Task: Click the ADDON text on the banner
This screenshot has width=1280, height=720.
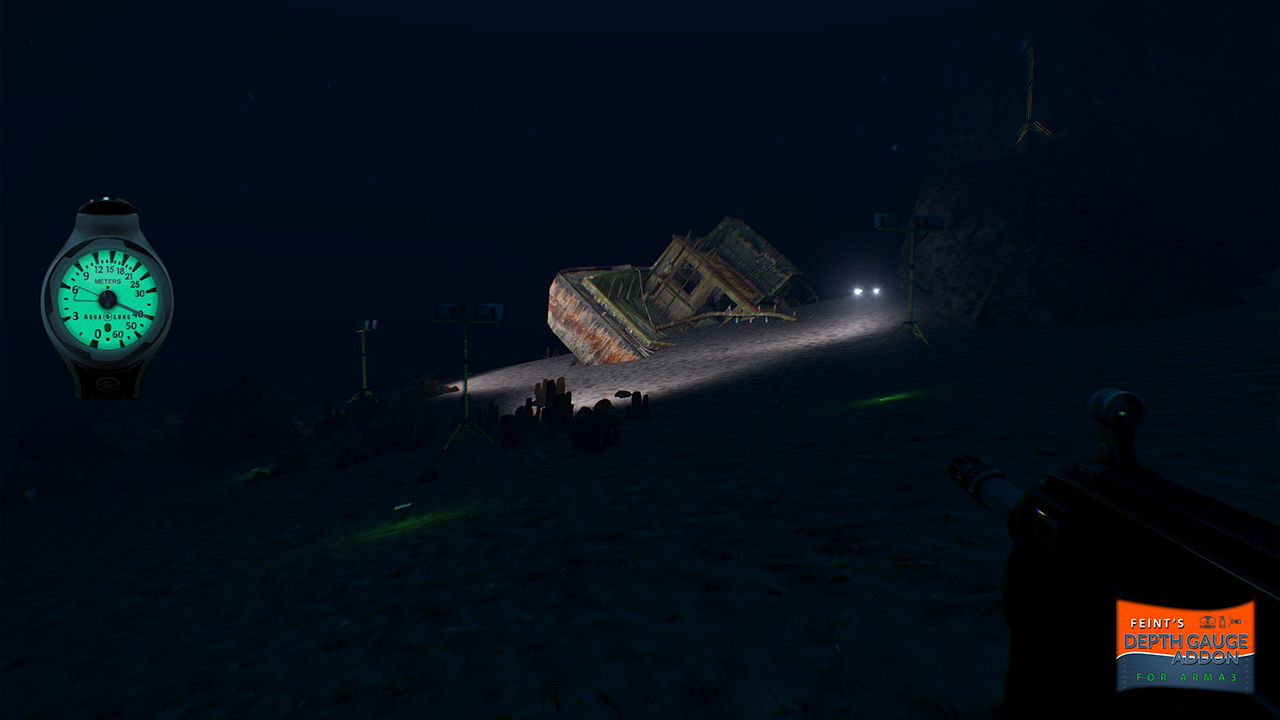Action: [1205, 658]
